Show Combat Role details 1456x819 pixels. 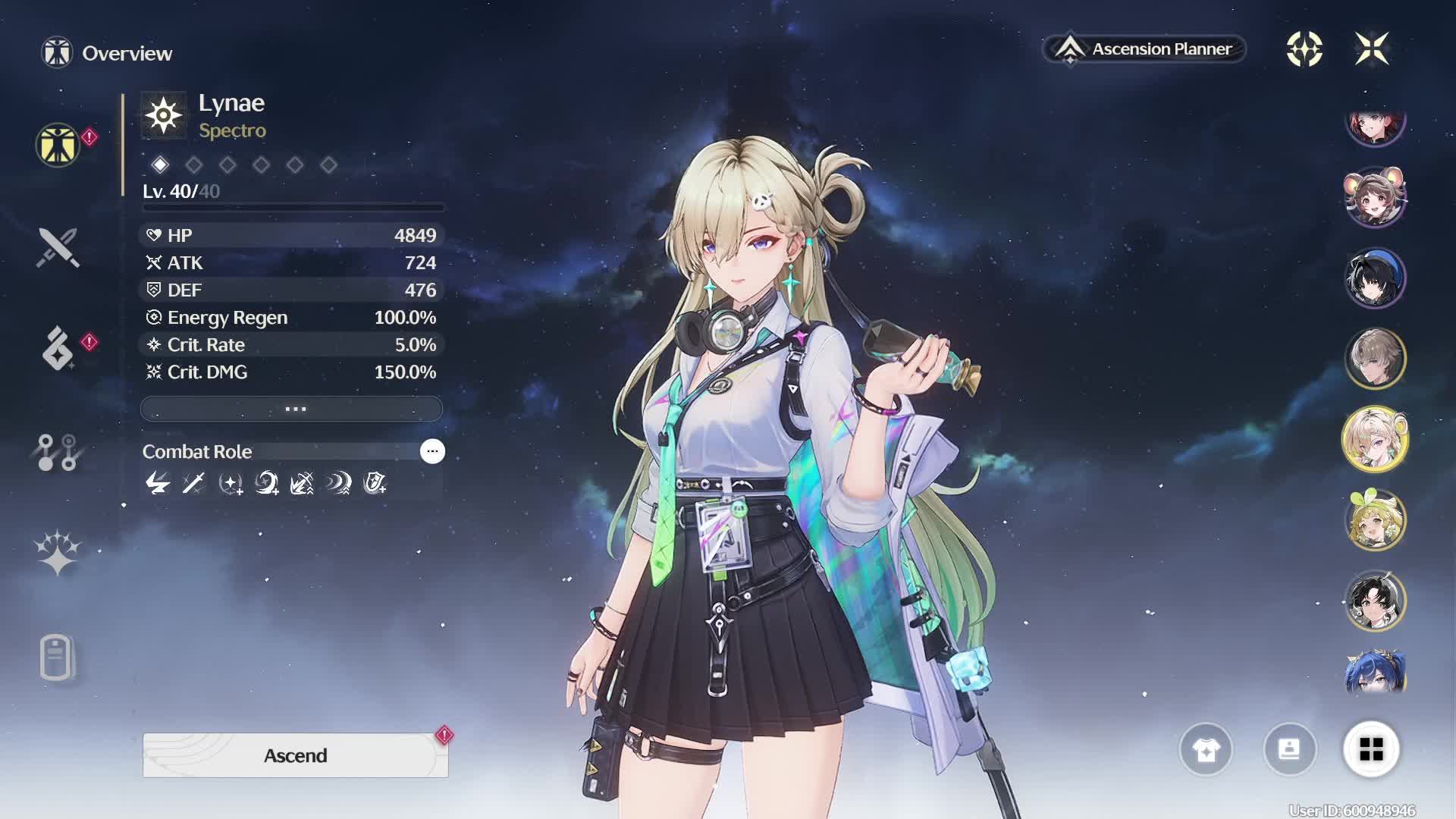(x=432, y=451)
